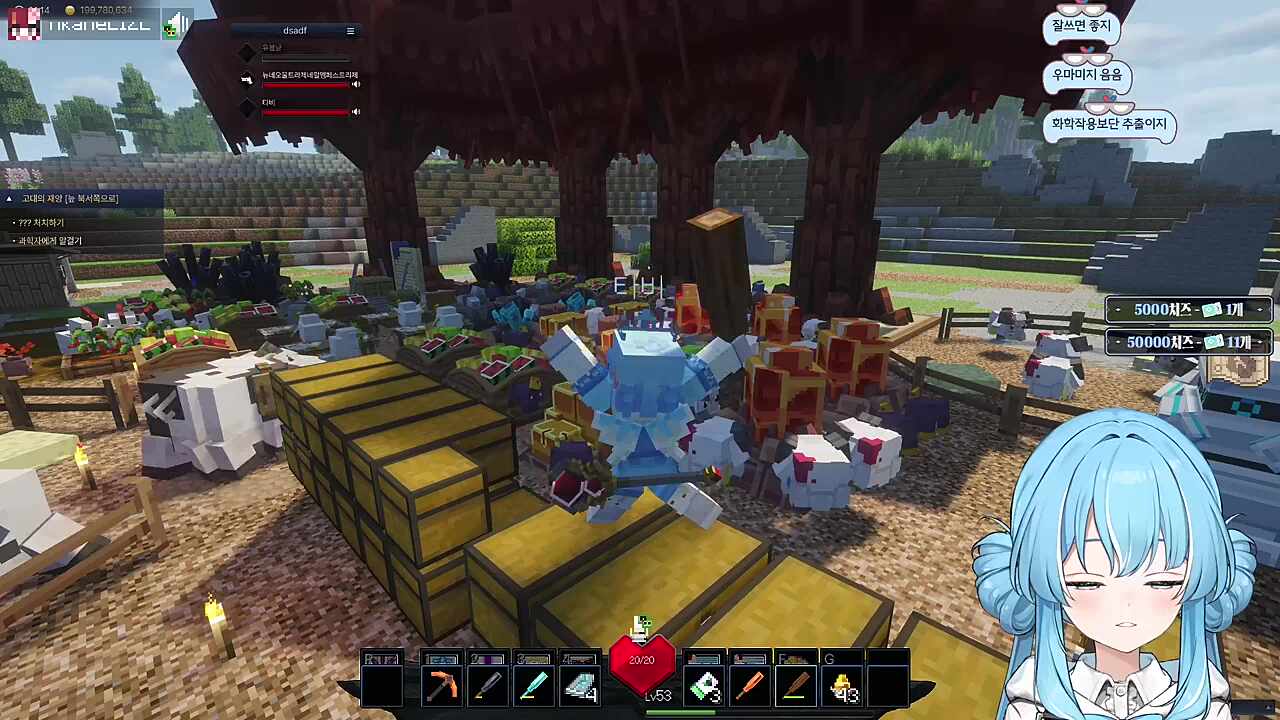
Task: Click the signal bars connection icon
Action: pos(177,24)
